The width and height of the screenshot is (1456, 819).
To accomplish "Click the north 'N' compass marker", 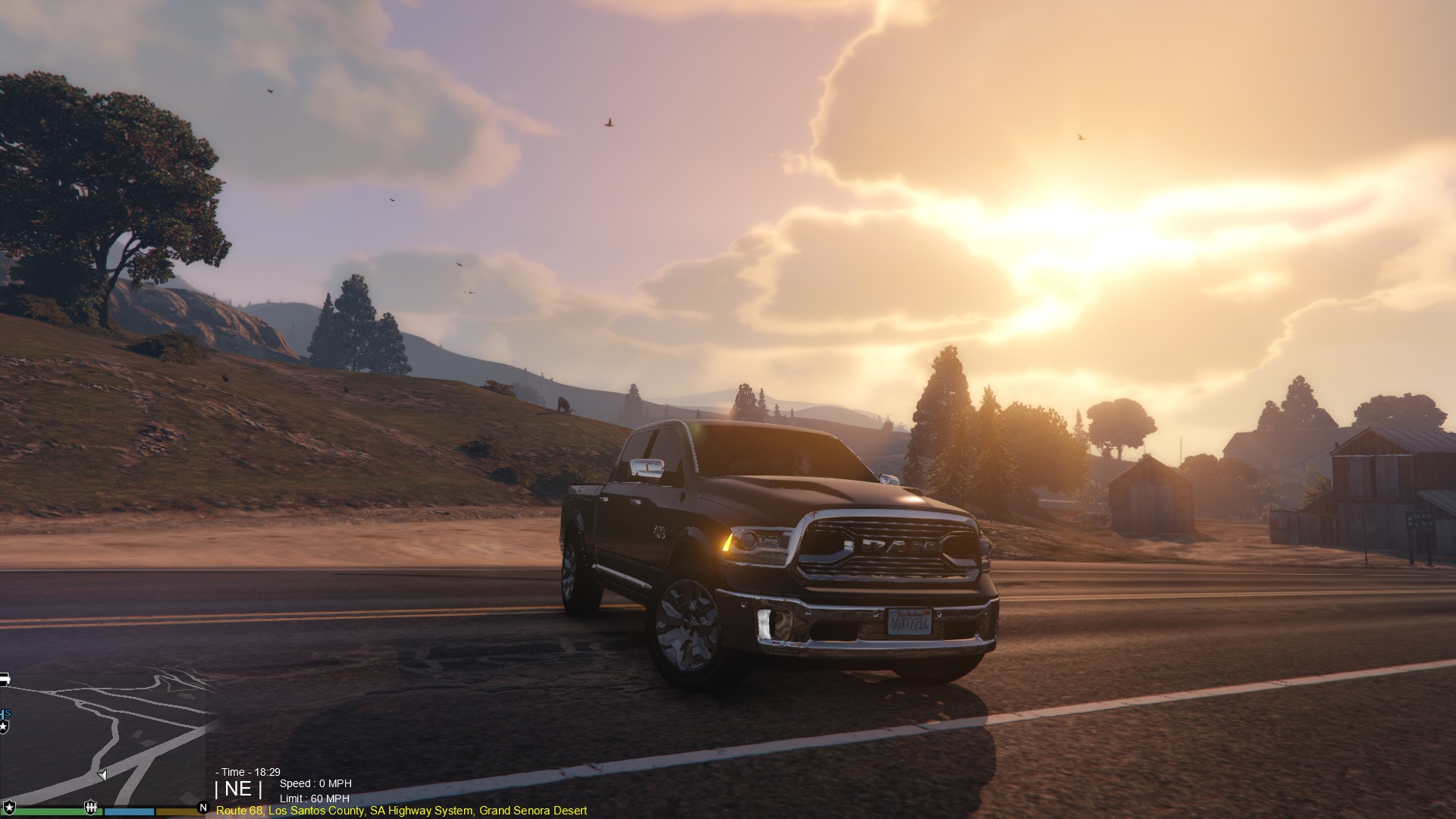I will pos(202,808).
